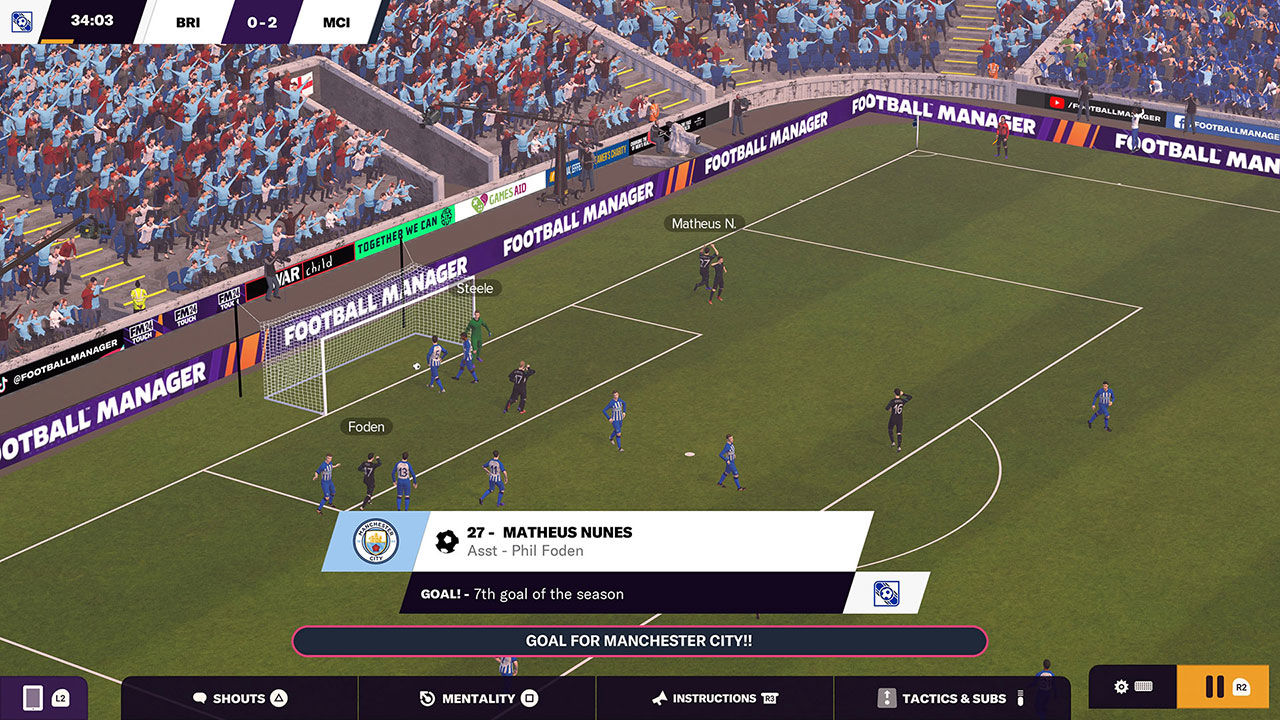Select Matheus Nunes goal scorer name
Image resolution: width=1280 pixels, height=720 pixels.
pos(567,532)
